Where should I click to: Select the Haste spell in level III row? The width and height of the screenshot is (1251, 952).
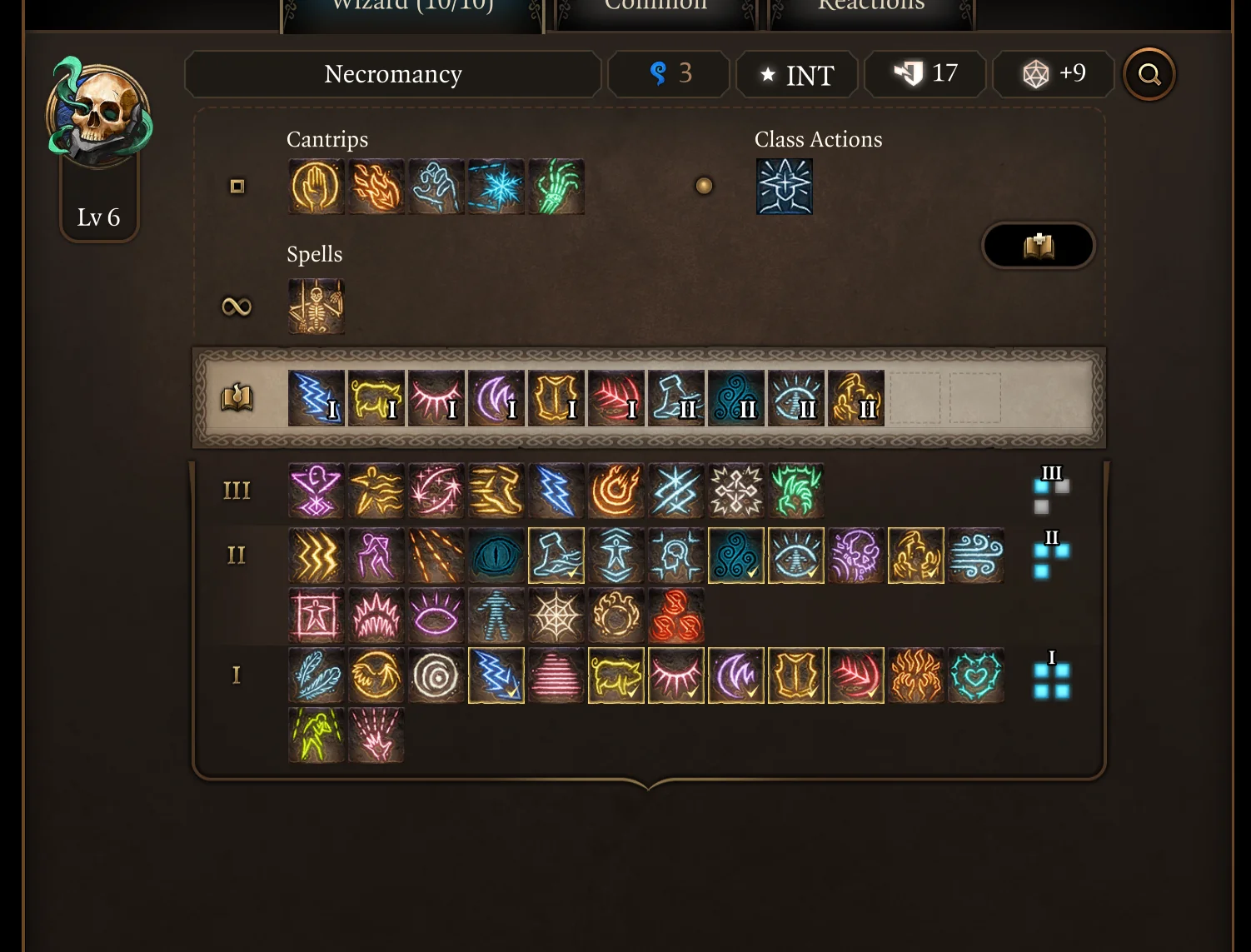click(496, 491)
